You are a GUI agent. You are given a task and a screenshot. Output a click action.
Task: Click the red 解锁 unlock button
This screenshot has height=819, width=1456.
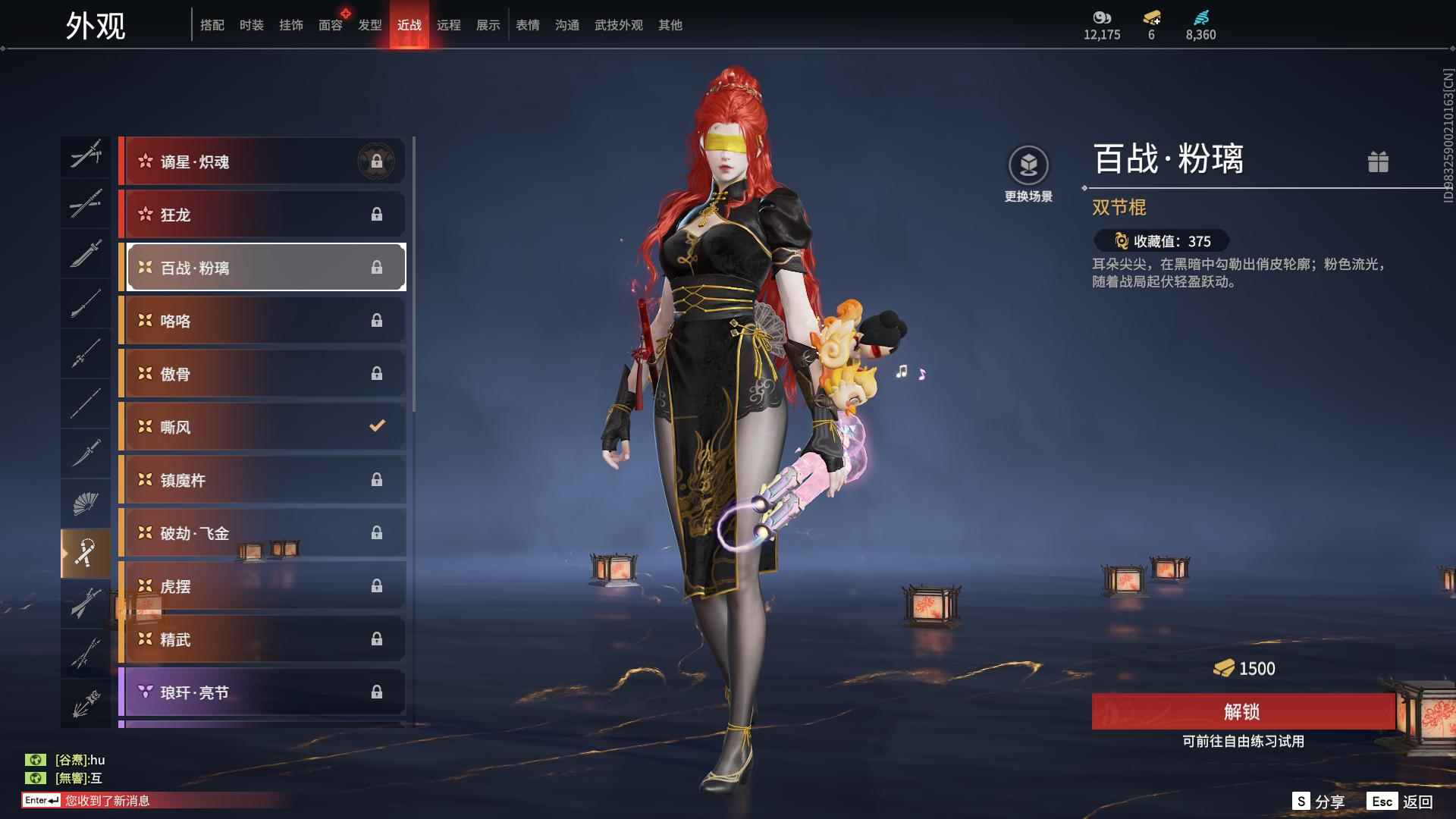1242,711
